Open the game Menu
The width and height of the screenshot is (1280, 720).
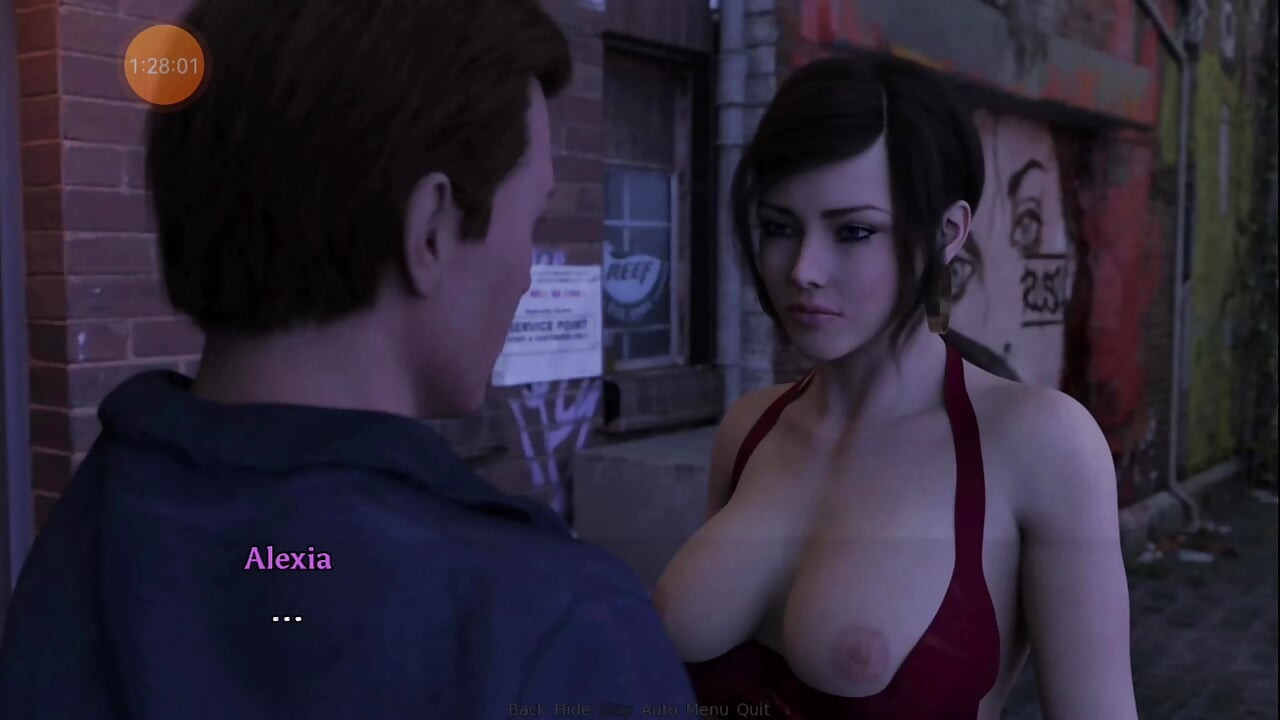(x=707, y=709)
